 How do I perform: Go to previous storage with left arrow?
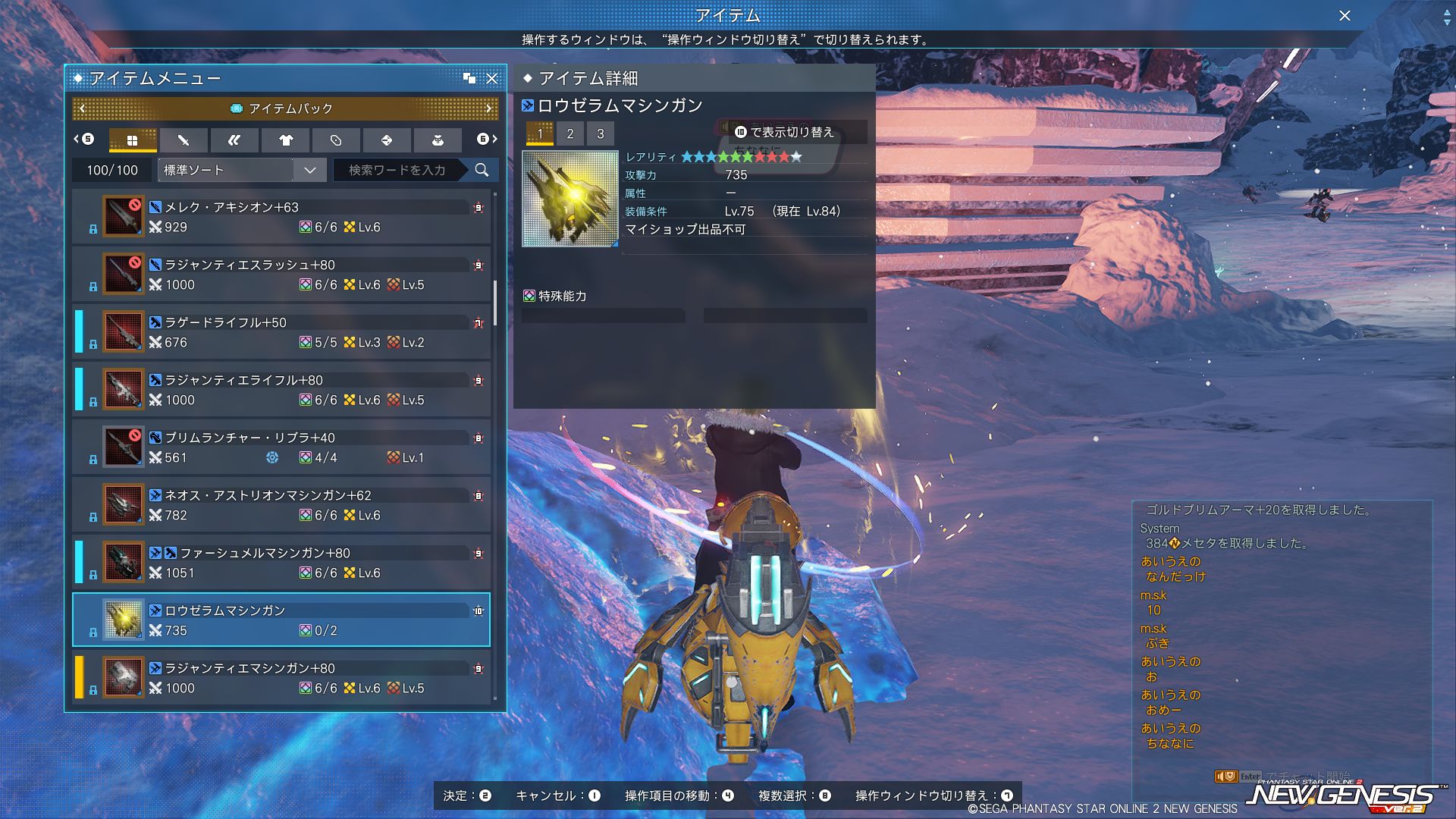click(83, 108)
